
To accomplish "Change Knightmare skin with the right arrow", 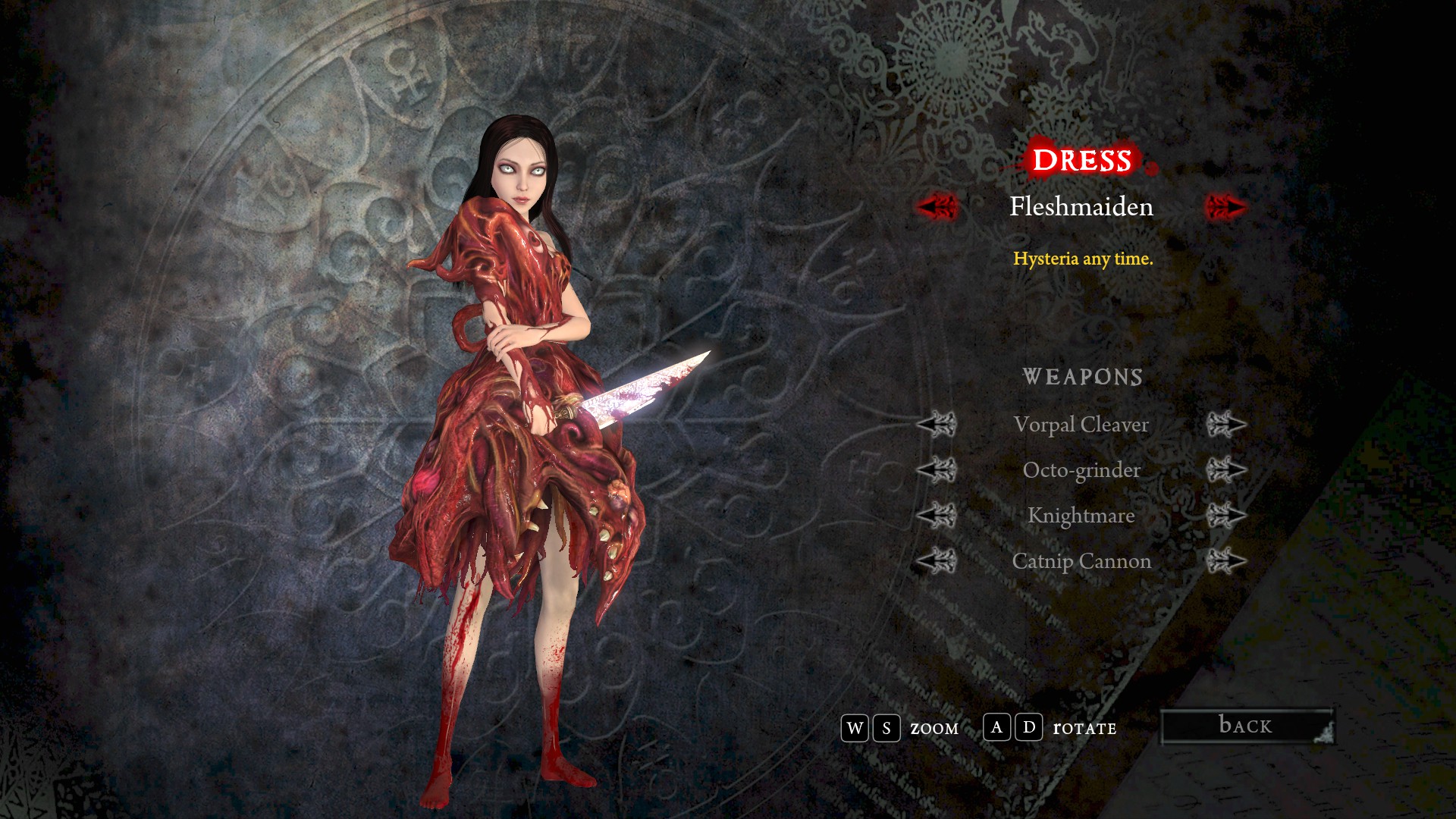I will point(1225,516).
